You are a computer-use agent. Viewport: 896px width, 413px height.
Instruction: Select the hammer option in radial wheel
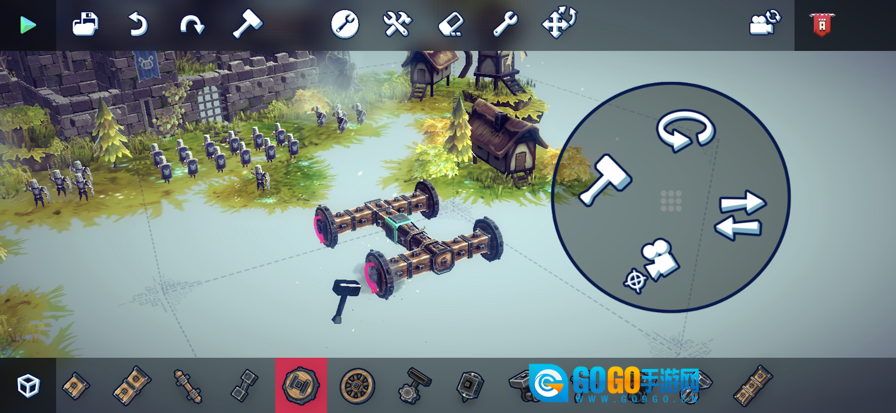tap(603, 180)
